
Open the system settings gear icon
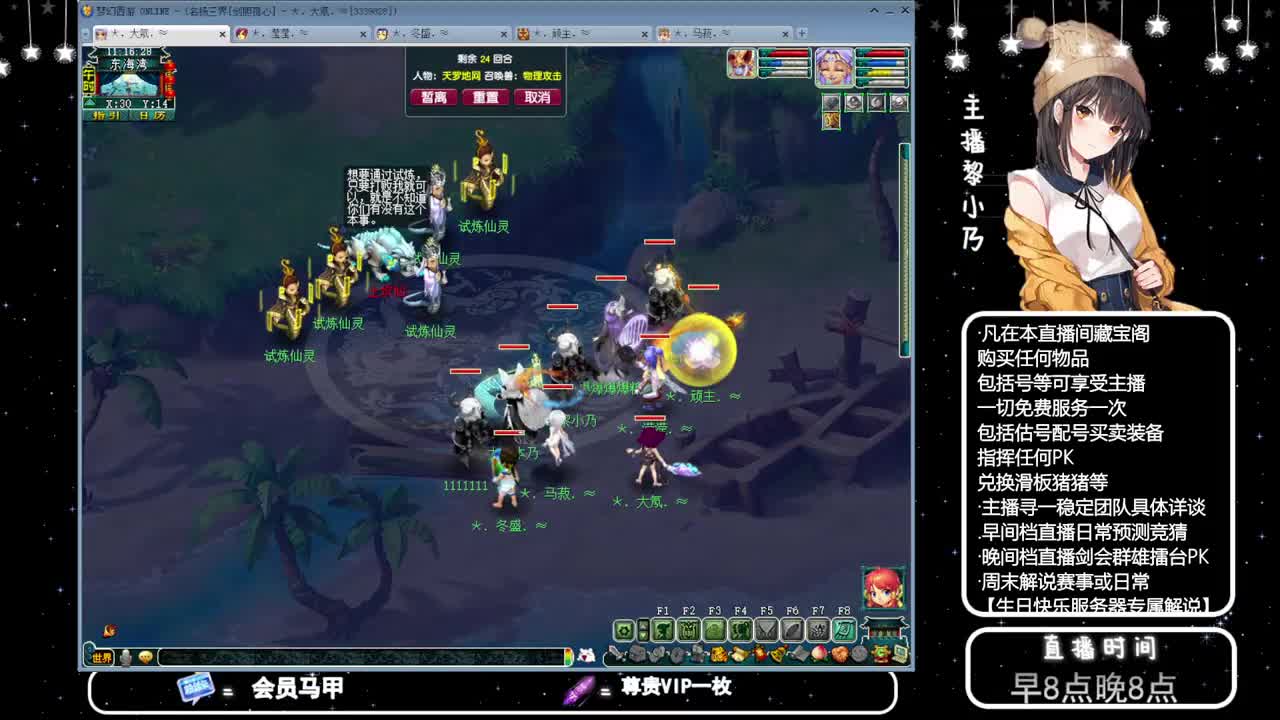tap(623, 631)
